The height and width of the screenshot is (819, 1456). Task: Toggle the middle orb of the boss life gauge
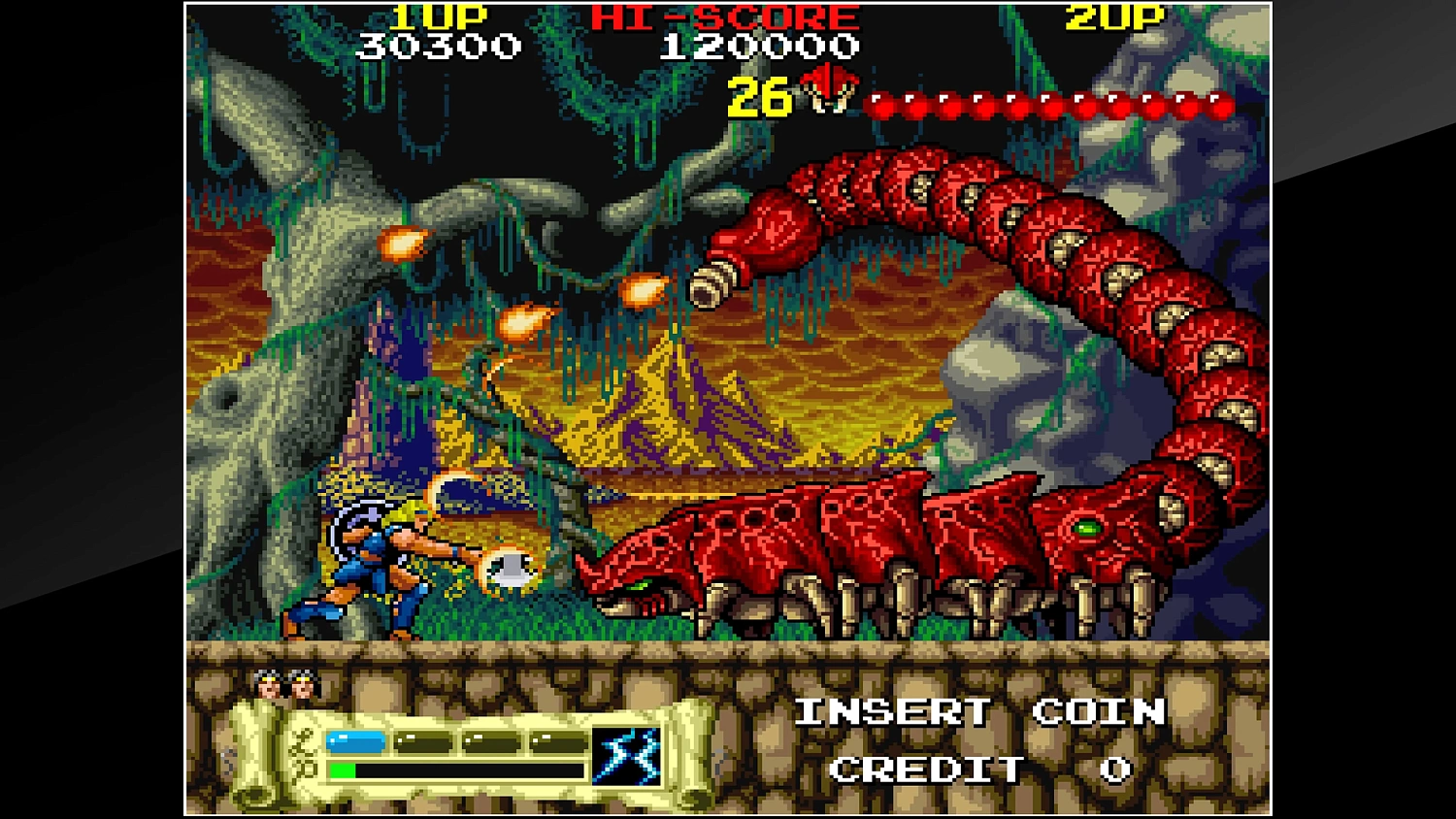1050,102
